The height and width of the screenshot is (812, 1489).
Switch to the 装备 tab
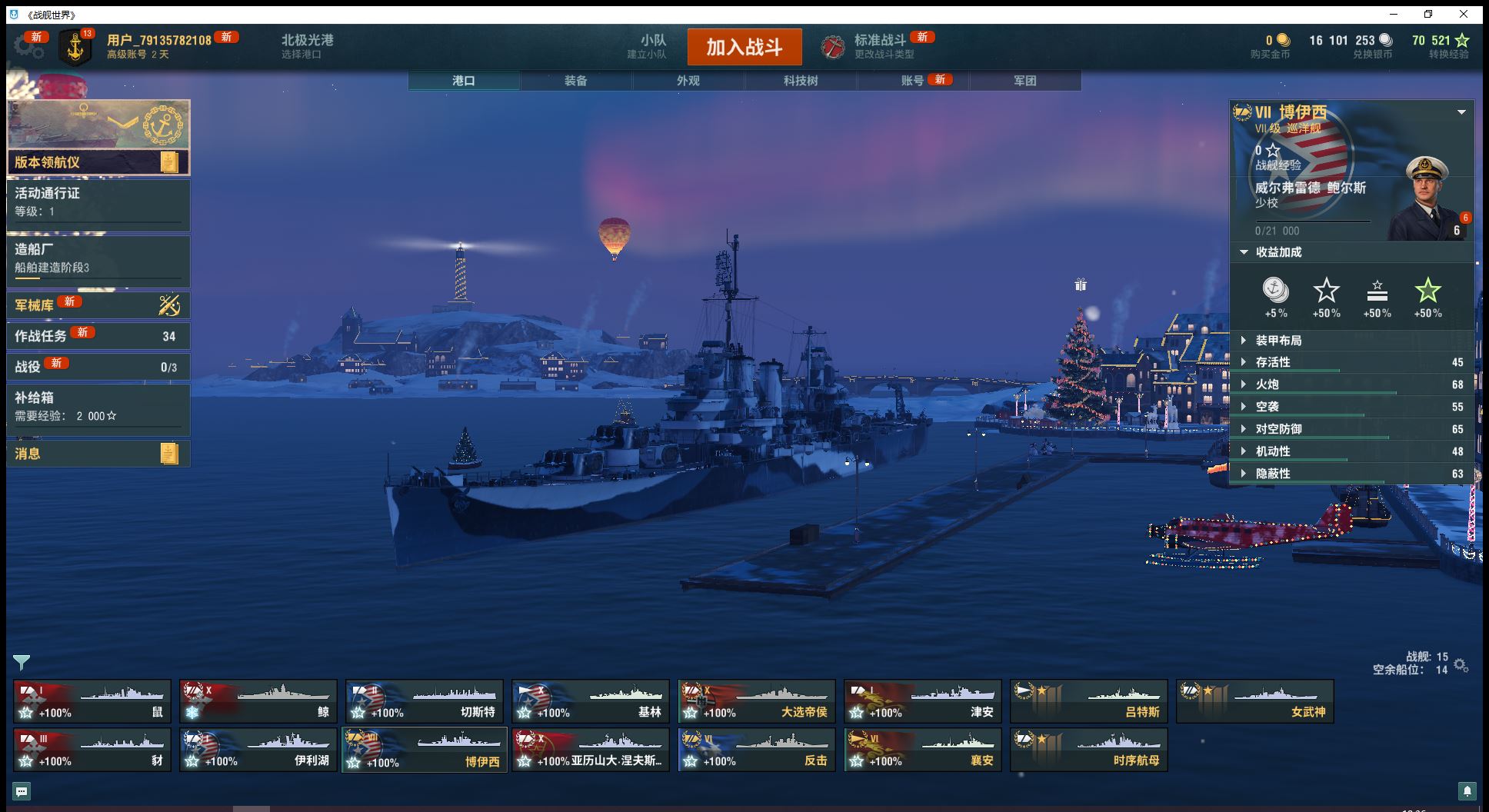(575, 81)
